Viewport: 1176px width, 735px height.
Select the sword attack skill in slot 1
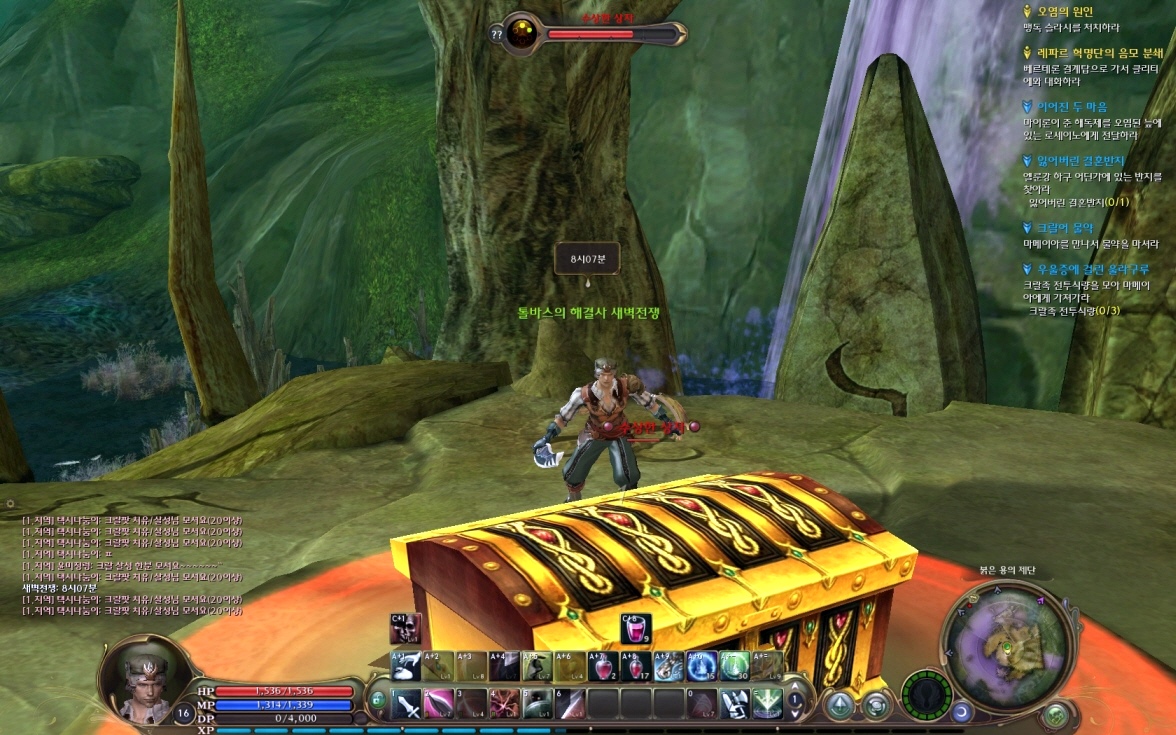click(407, 704)
